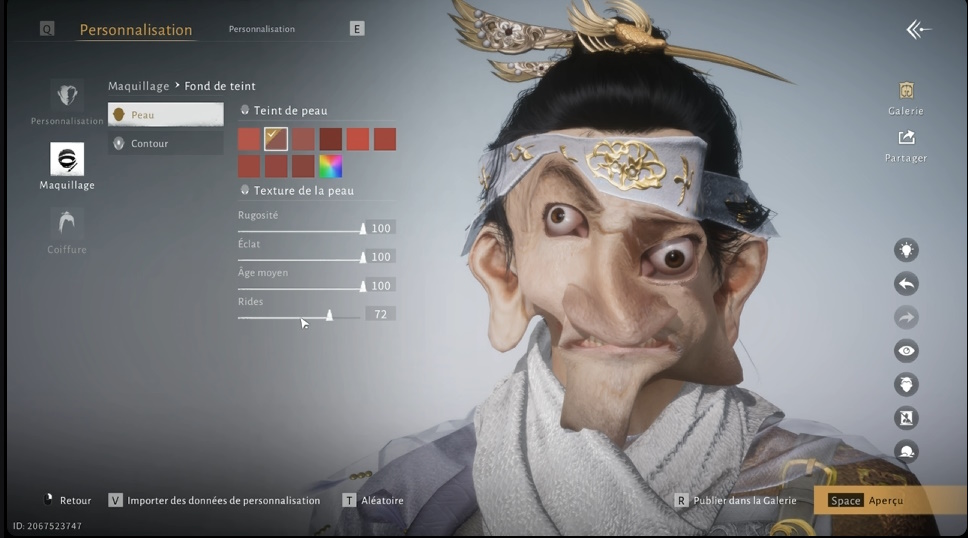Select the Peau option
This screenshot has width=968, height=538.
tap(165, 115)
